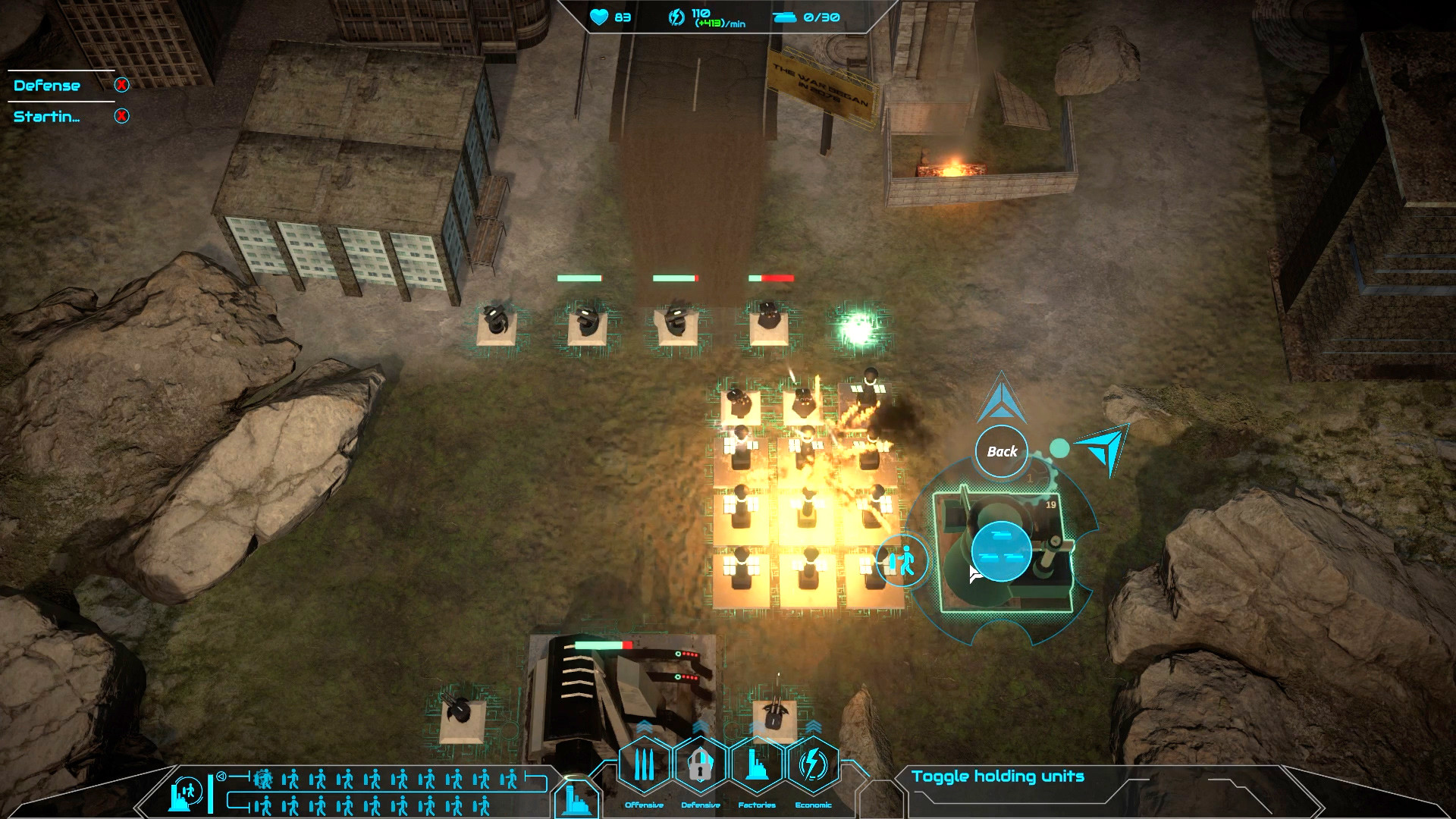Click the energy lightning icon showing 110

675,16
